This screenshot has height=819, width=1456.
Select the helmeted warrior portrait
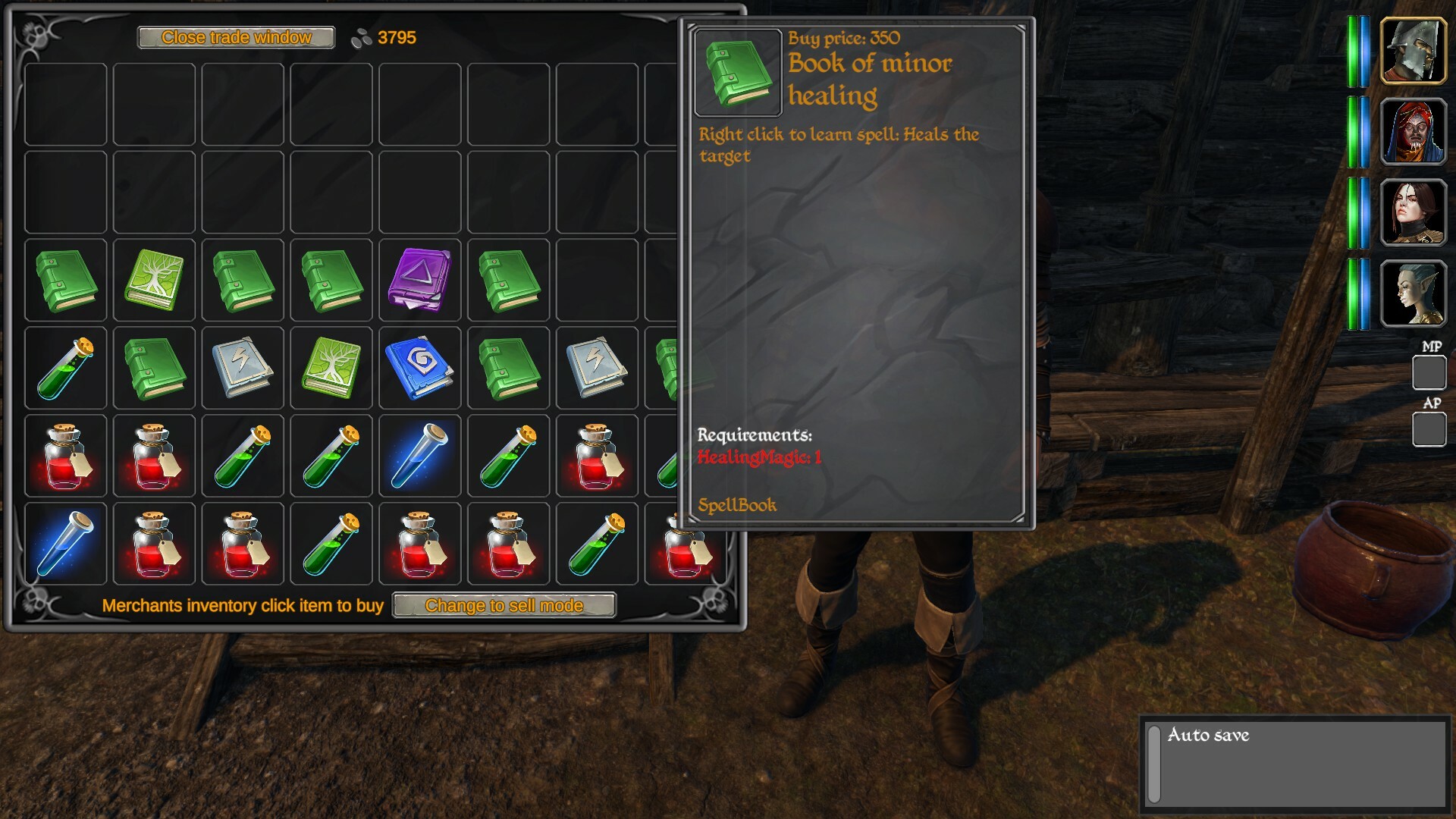(x=1415, y=52)
